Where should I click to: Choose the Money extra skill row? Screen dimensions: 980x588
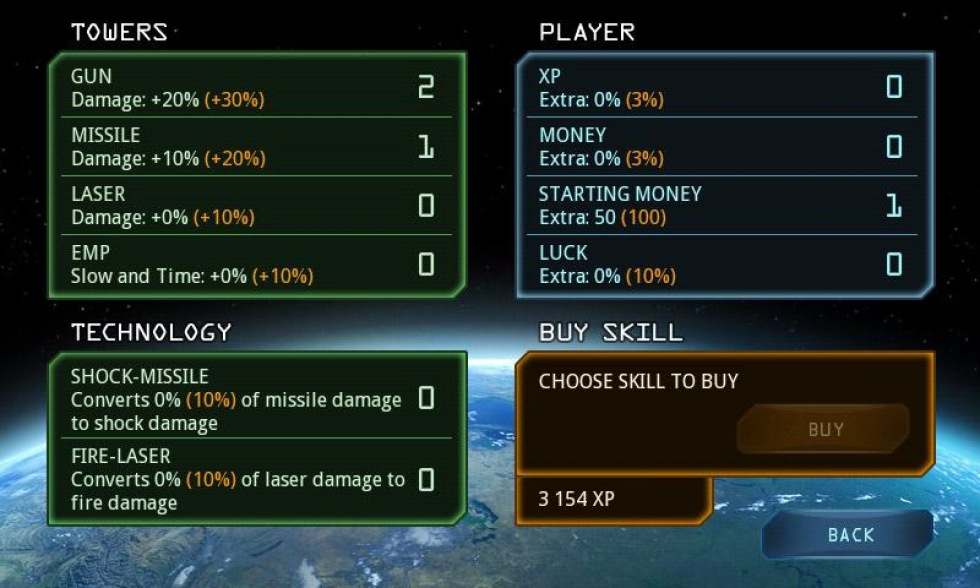[724, 147]
